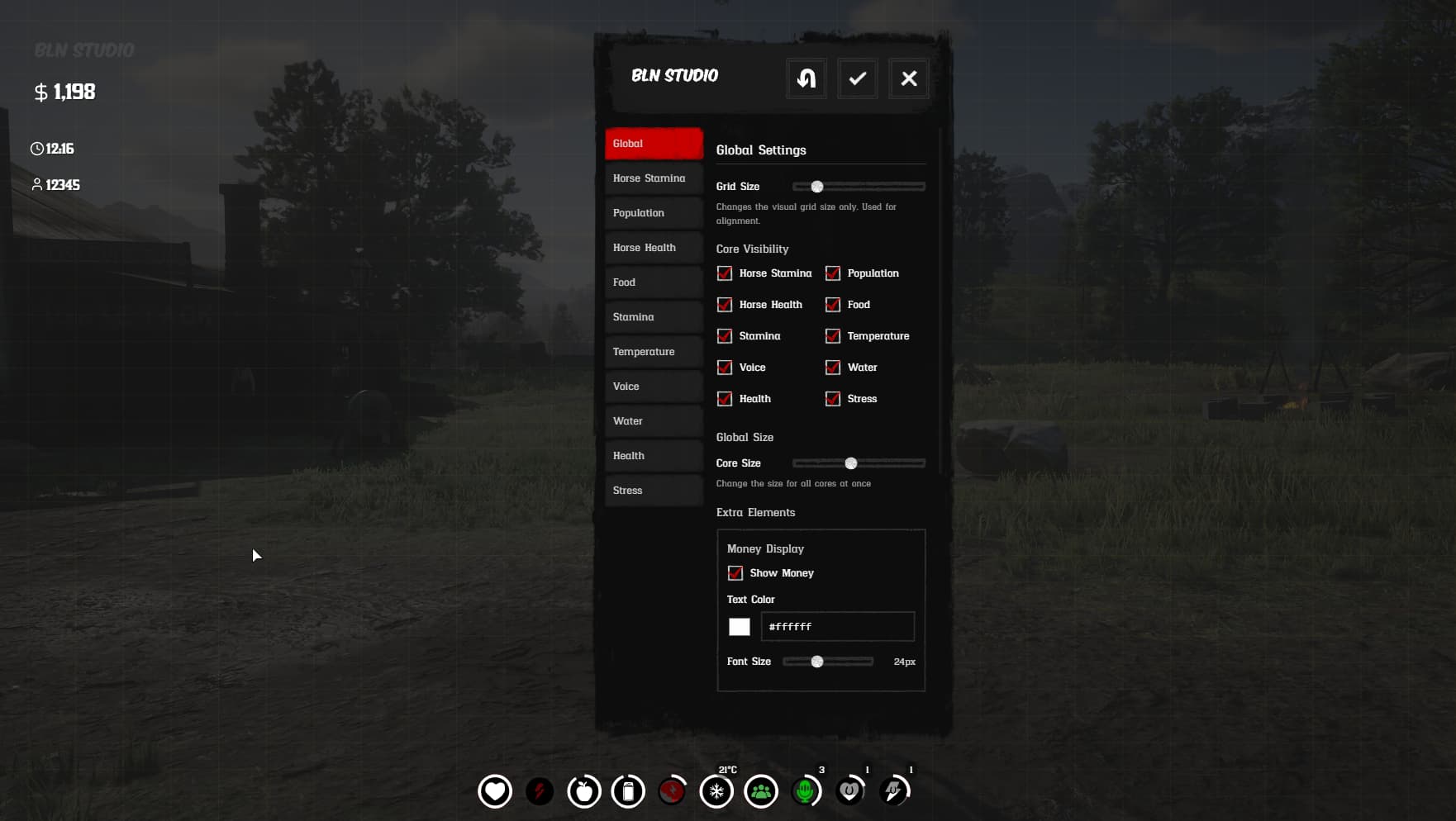The width and height of the screenshot is (1456, 821).
Task: Open the Horse Health settings tab
Action: (x=653, y=247)
